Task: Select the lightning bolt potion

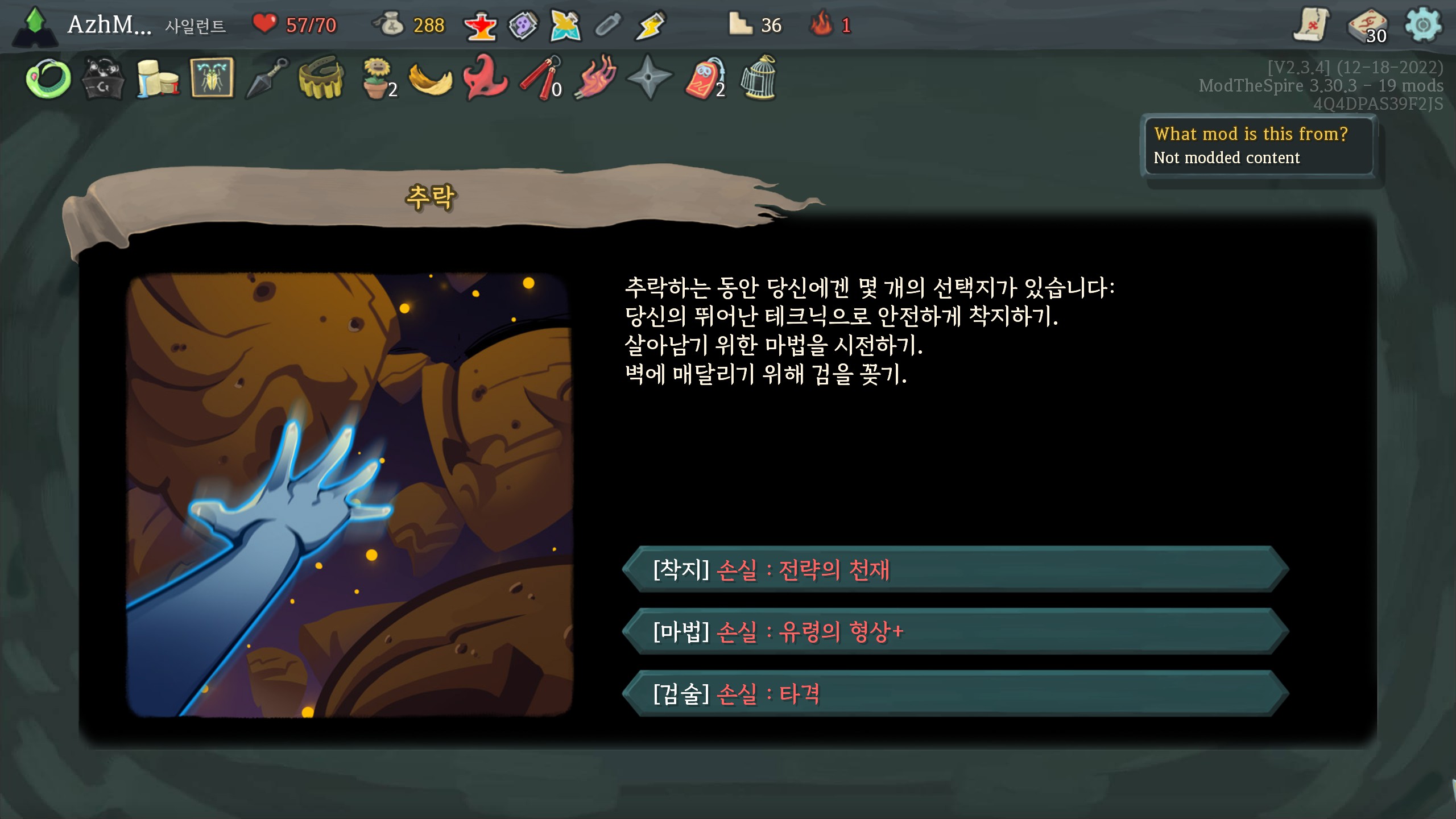Action: [x=650, y=26]
